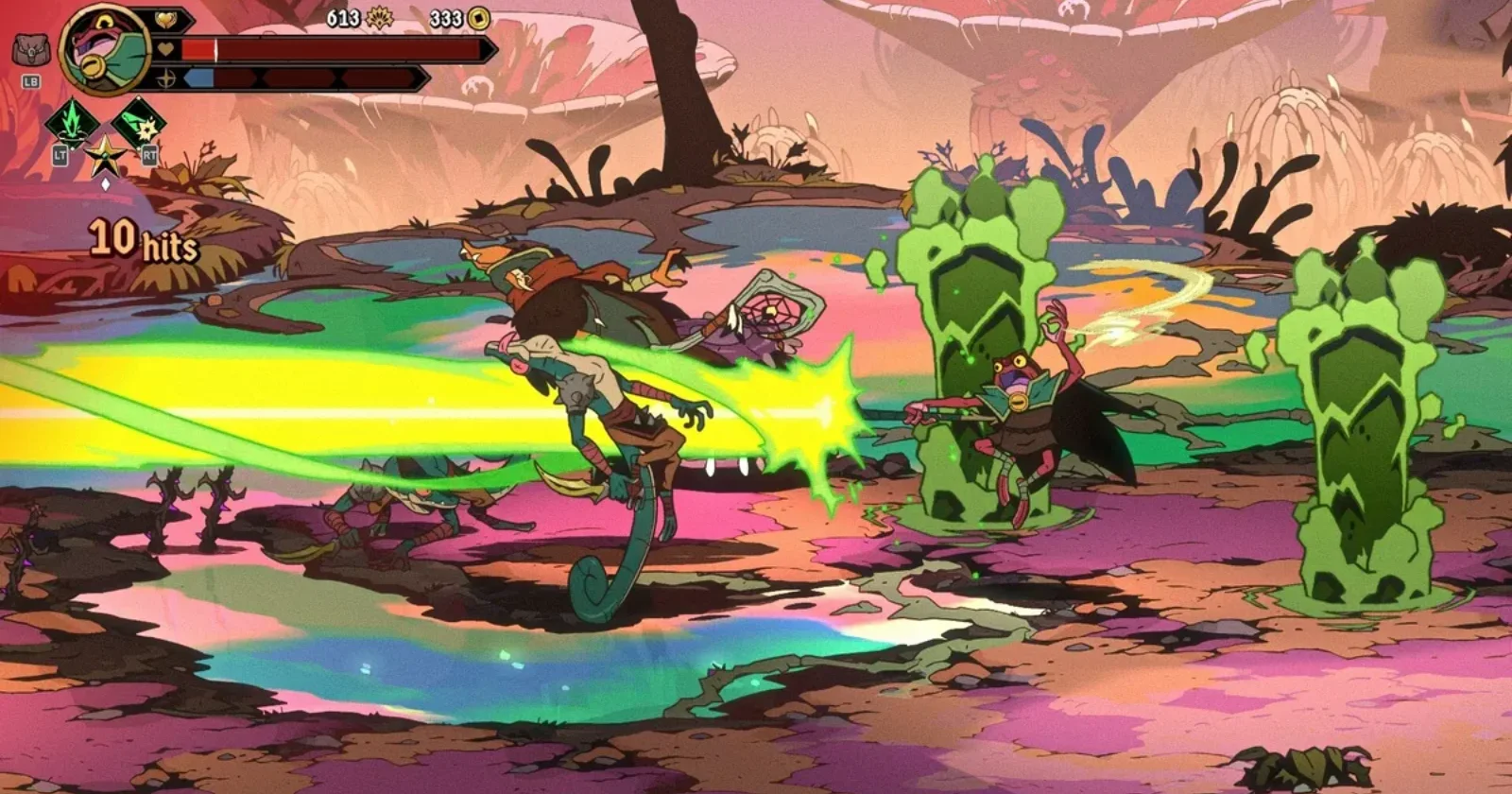Image resolution: width=1512 pixels, height=794 pixels.
Task: Activate the green crystal spike ability
Action: click(73, 122)
